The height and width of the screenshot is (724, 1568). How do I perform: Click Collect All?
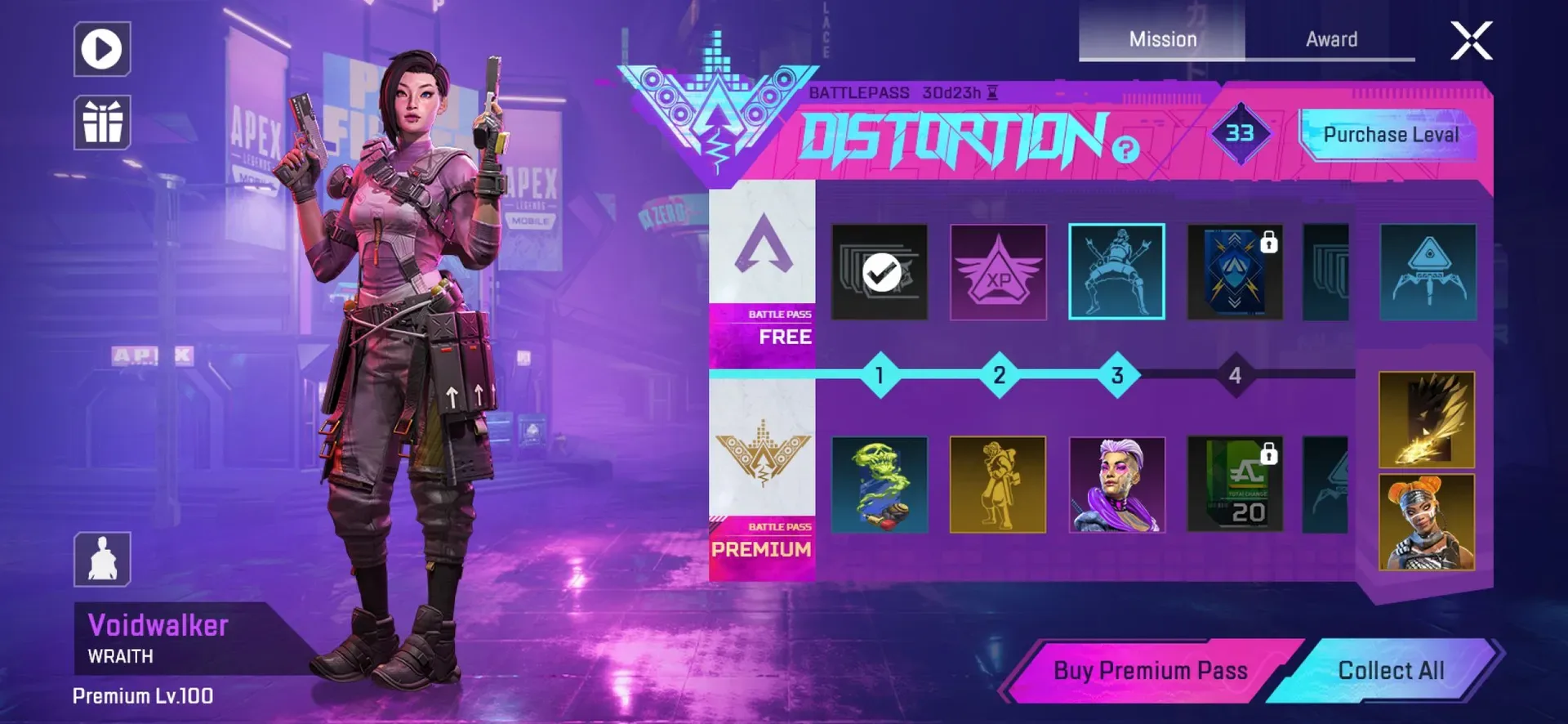click(1392, 670)
